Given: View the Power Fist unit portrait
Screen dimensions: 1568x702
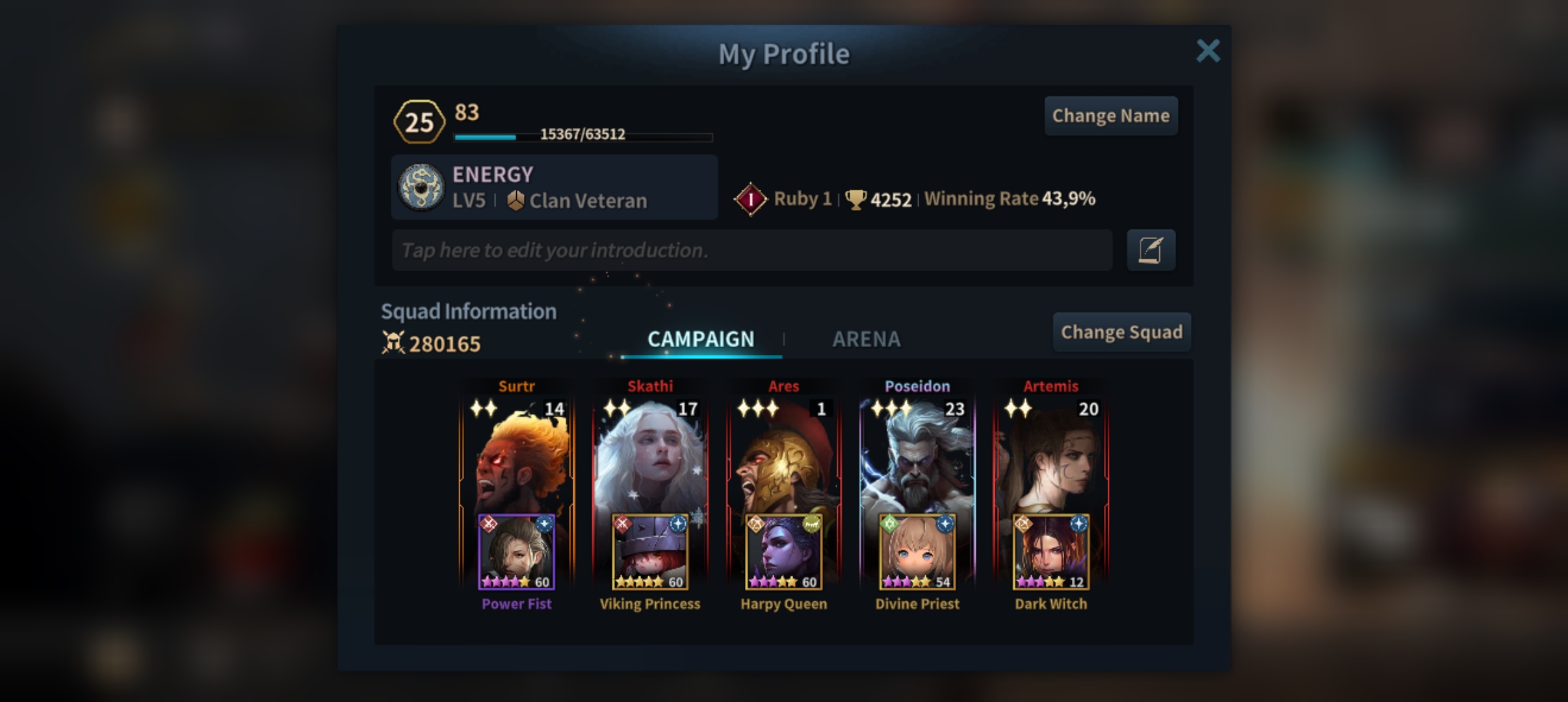Looking at the screenshot, I should coord(517,552).
